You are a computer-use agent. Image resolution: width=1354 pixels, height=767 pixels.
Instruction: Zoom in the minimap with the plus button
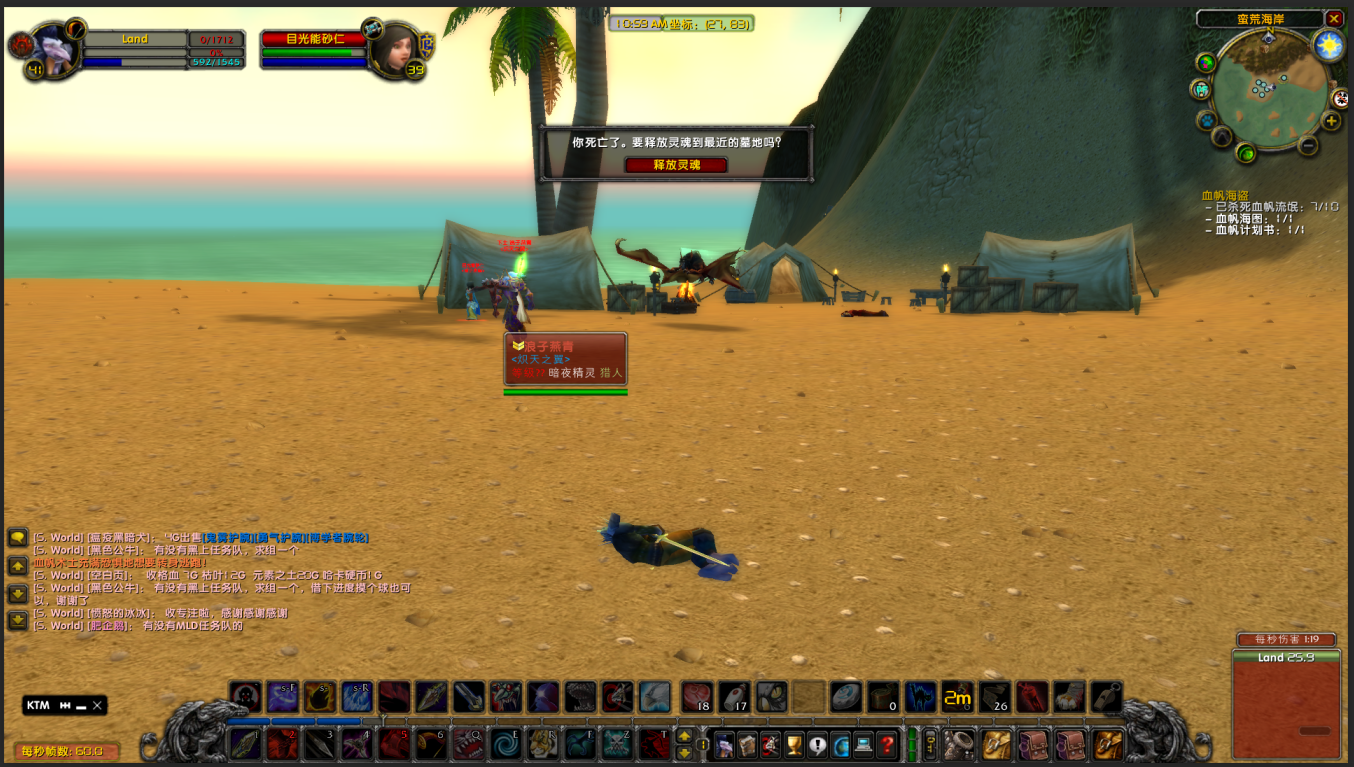pos(1331,121)
